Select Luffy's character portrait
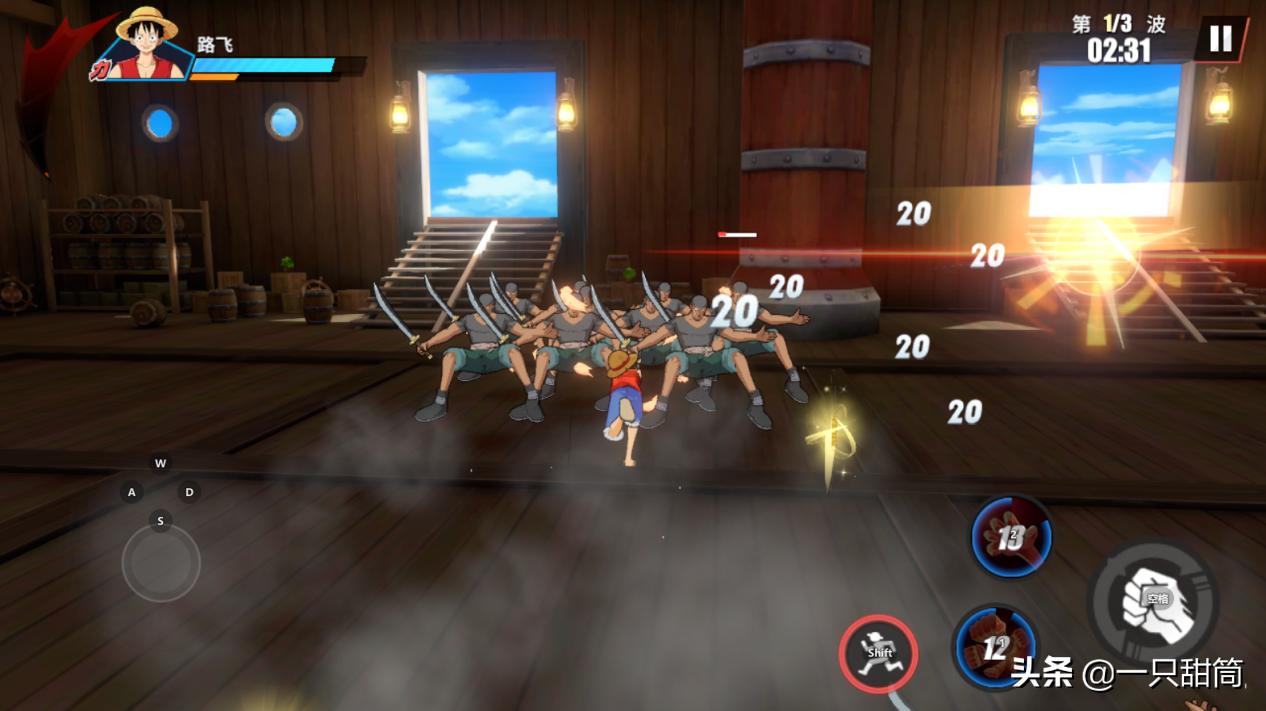Image resolution: width=1266 pixels, height=711 pixels. (146, 45)
